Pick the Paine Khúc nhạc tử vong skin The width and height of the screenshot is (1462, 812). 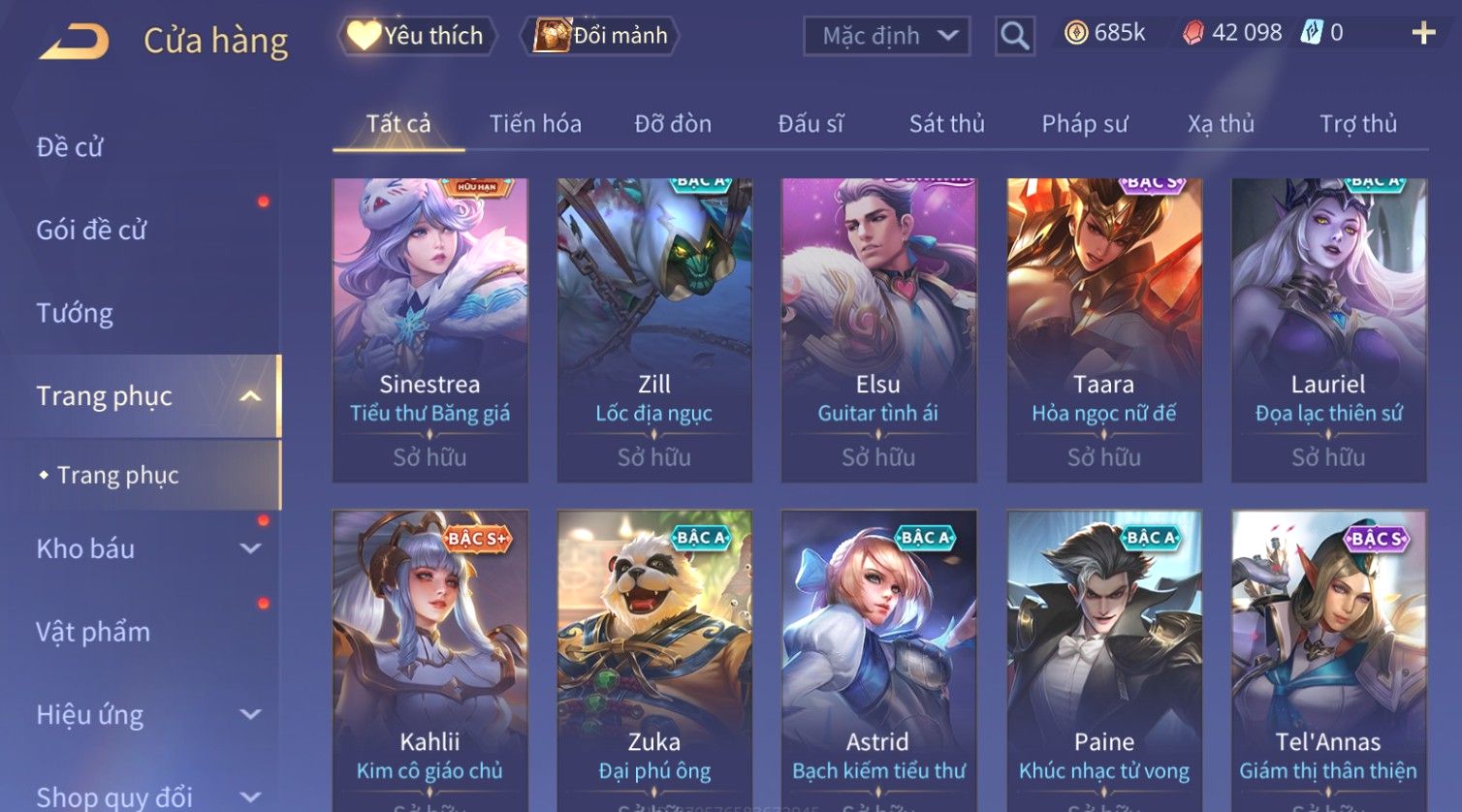pos(1103,659)
